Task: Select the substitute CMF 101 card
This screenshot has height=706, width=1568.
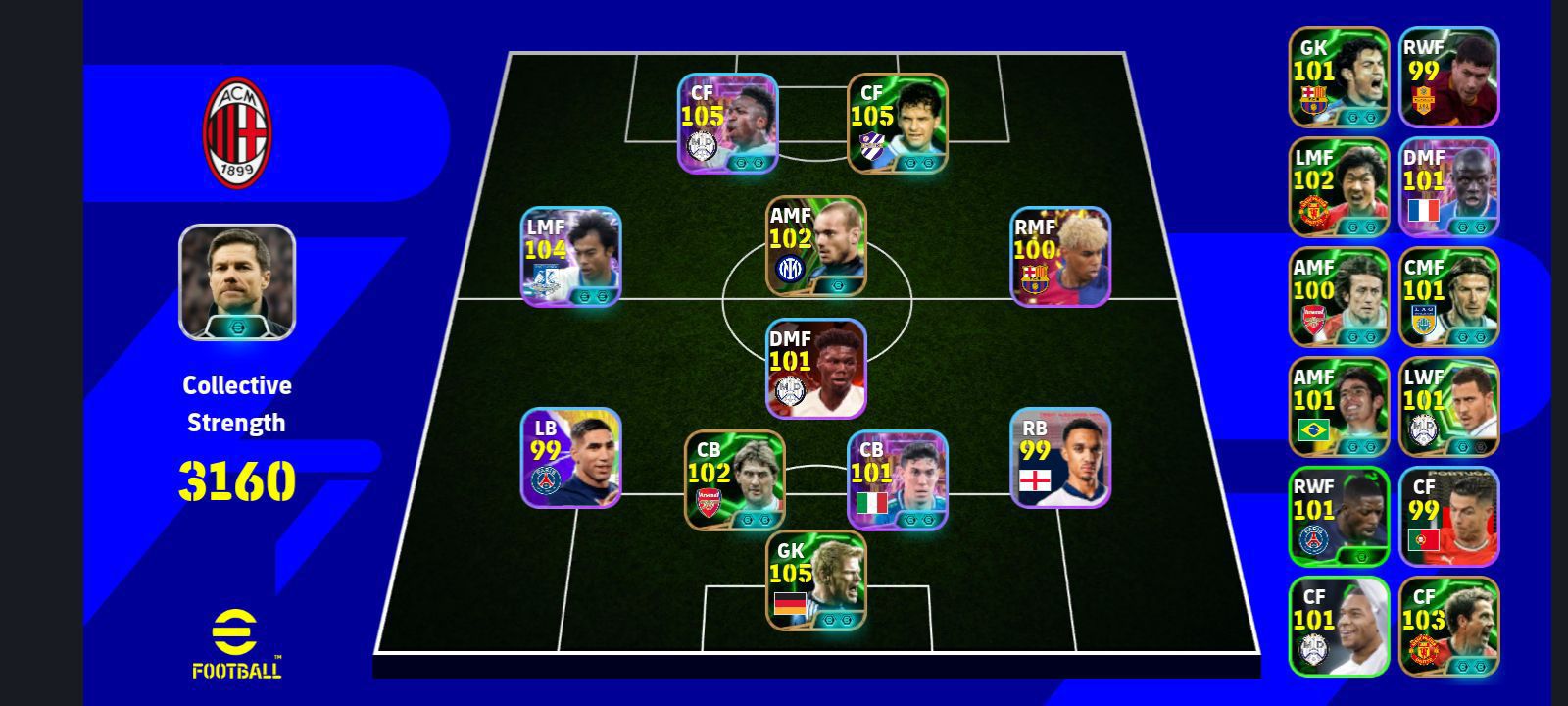Action: point(1448,297)
